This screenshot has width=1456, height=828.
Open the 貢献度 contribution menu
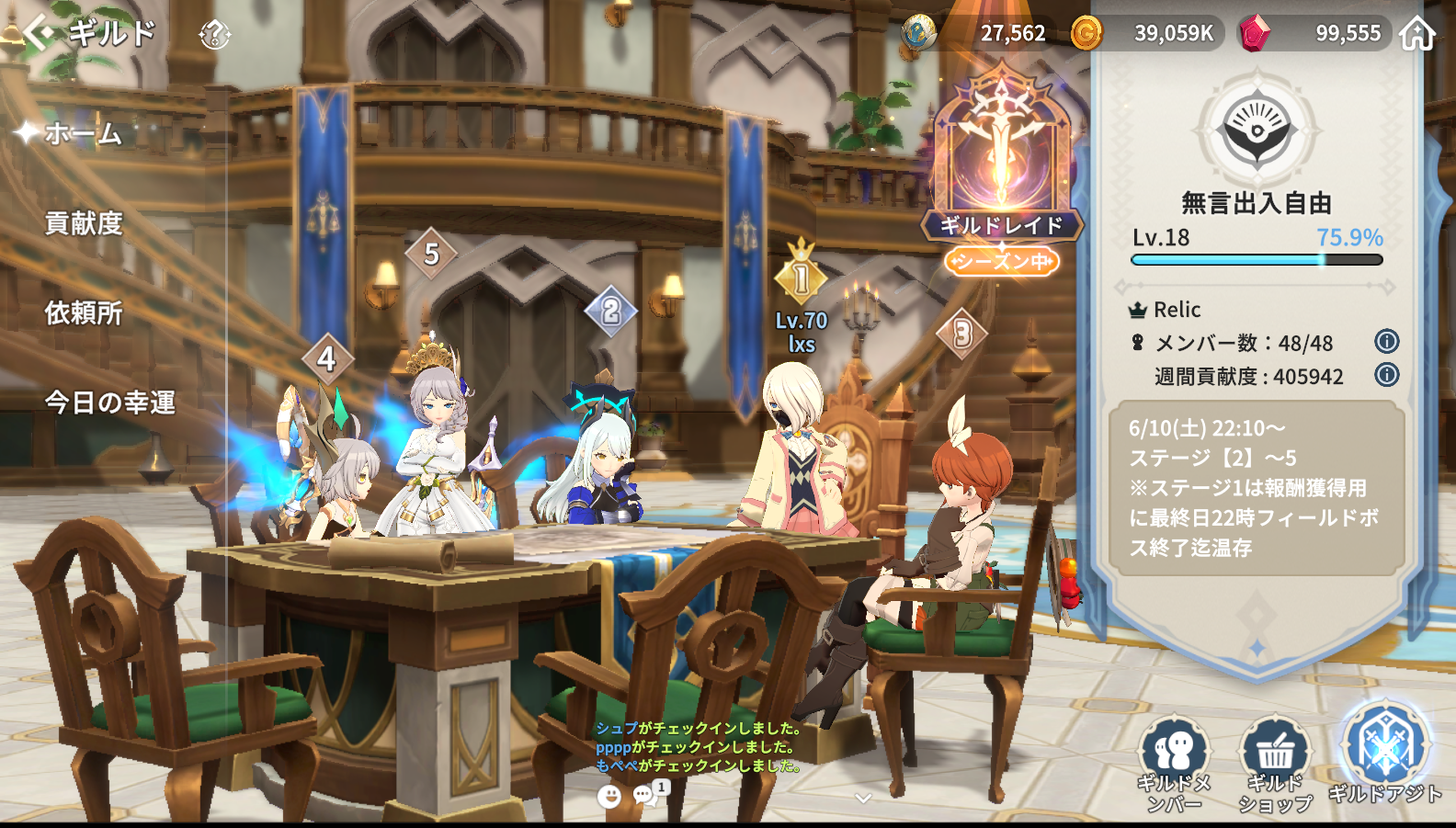[84, 223]
